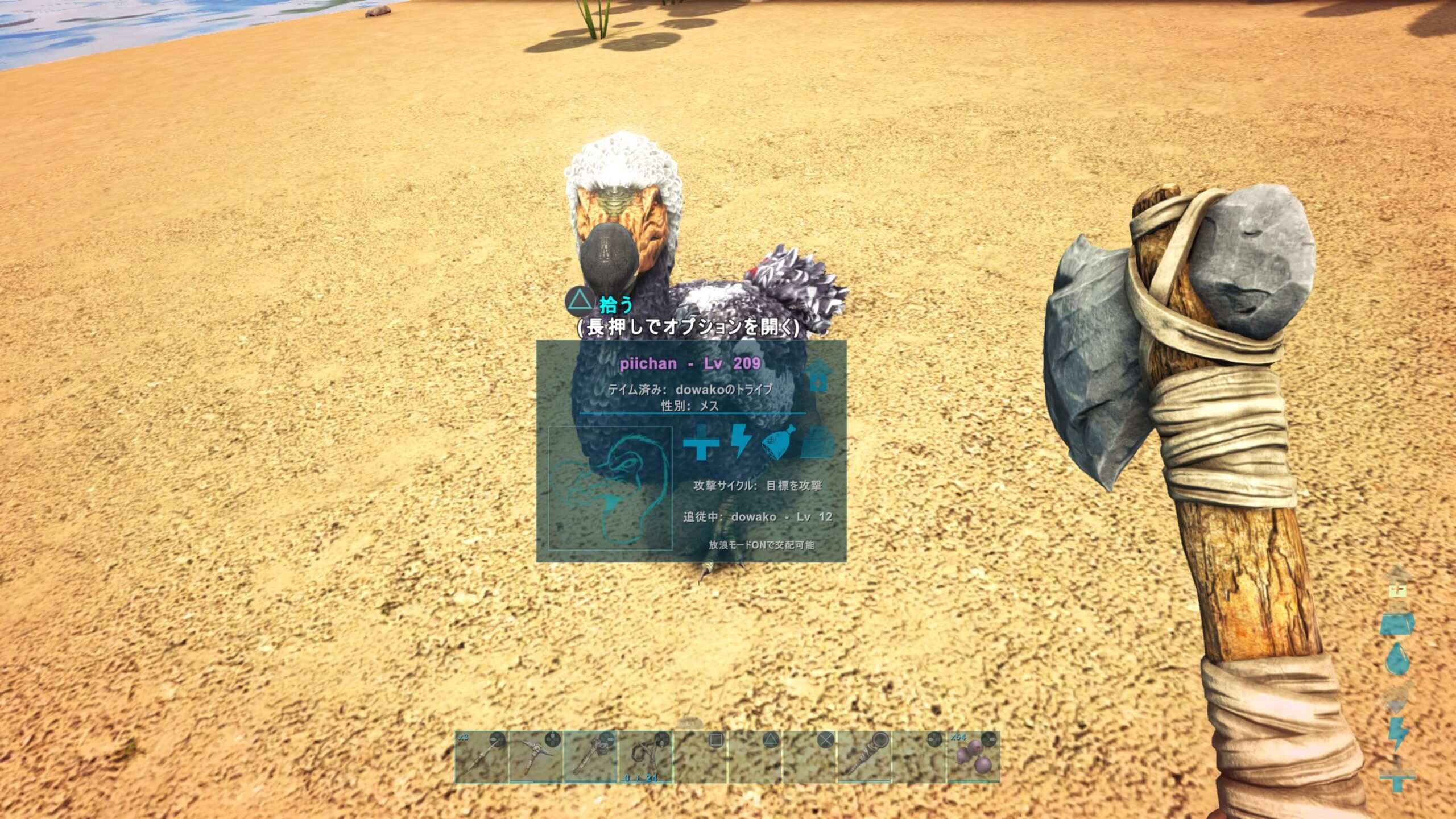Equip the torch in the hotbar
1456x819 pixels.
864,757
